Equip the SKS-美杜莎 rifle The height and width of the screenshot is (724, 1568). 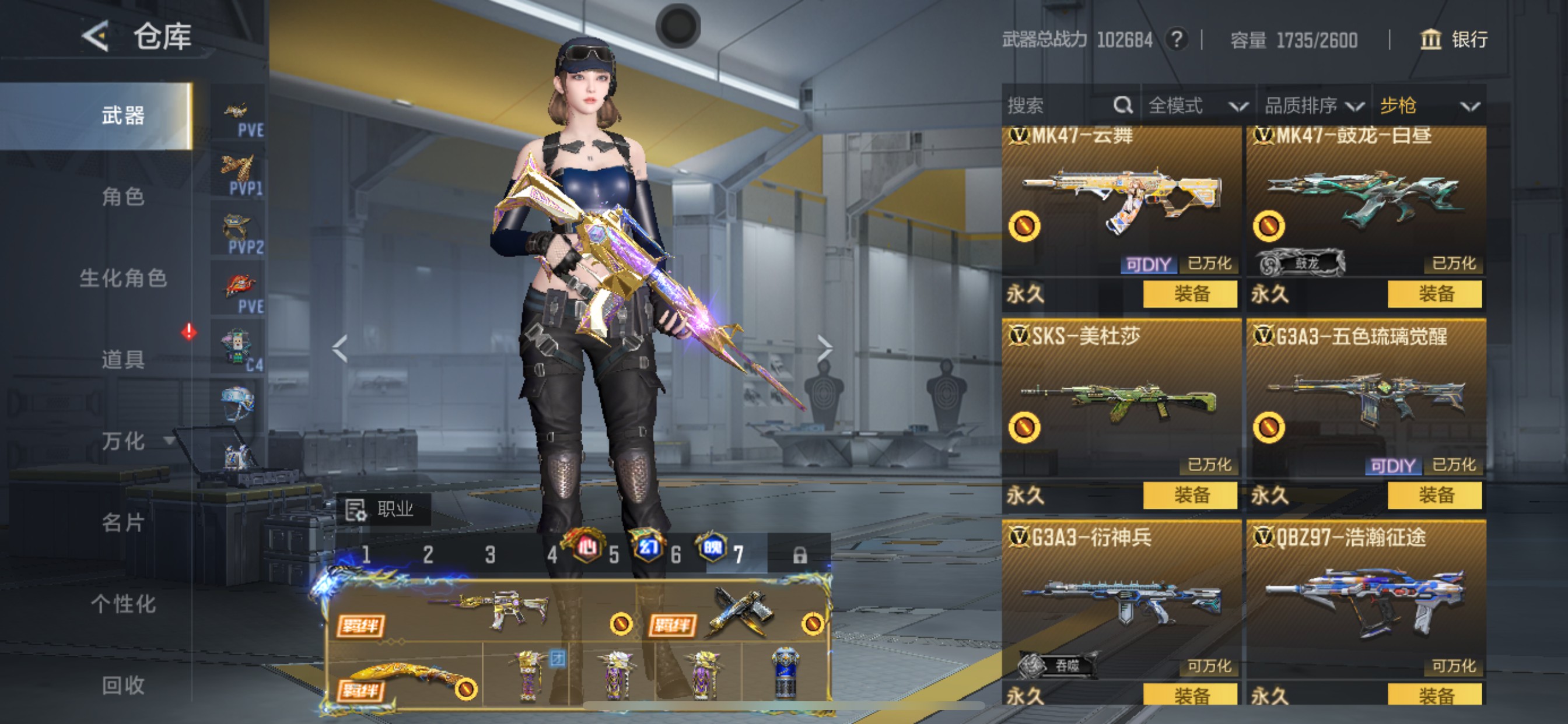1189,495
